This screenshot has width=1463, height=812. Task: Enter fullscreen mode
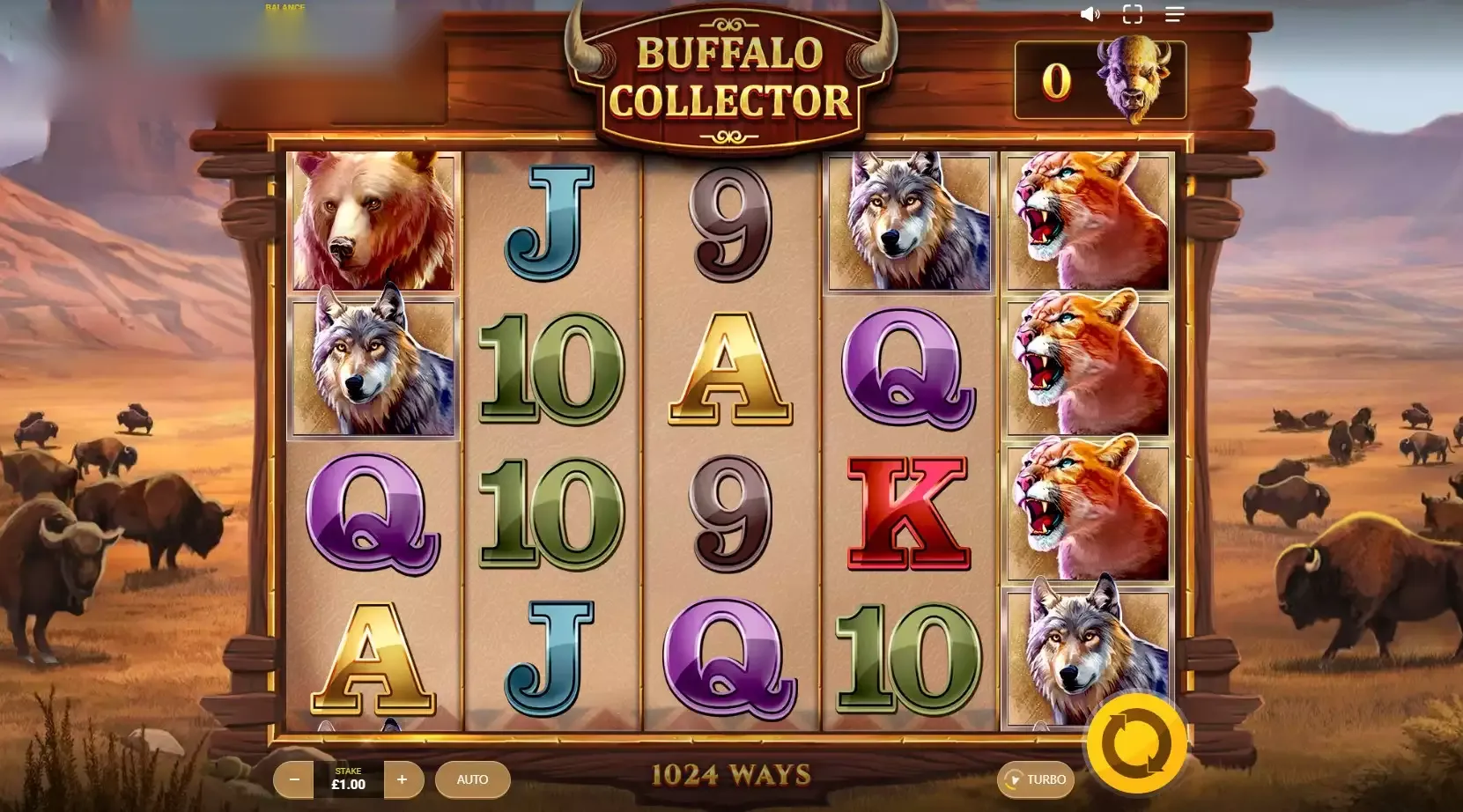tap(1133, 14)
